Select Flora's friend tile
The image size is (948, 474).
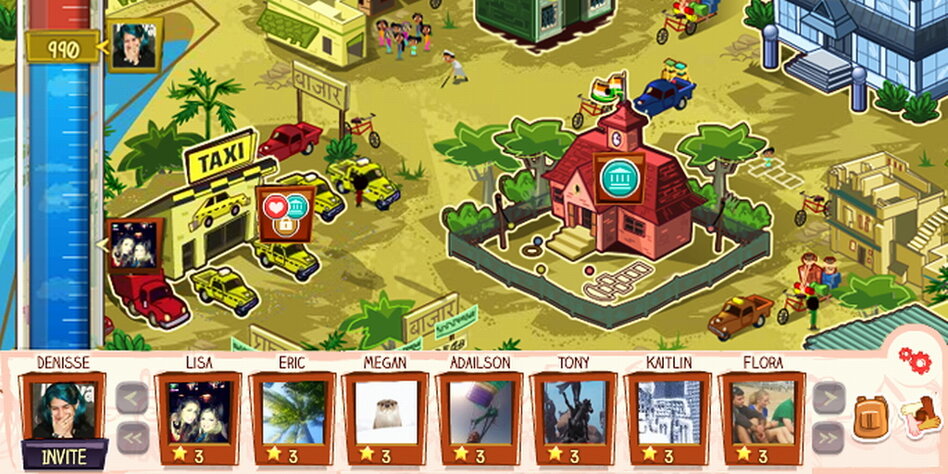click(x=762, y=412)
